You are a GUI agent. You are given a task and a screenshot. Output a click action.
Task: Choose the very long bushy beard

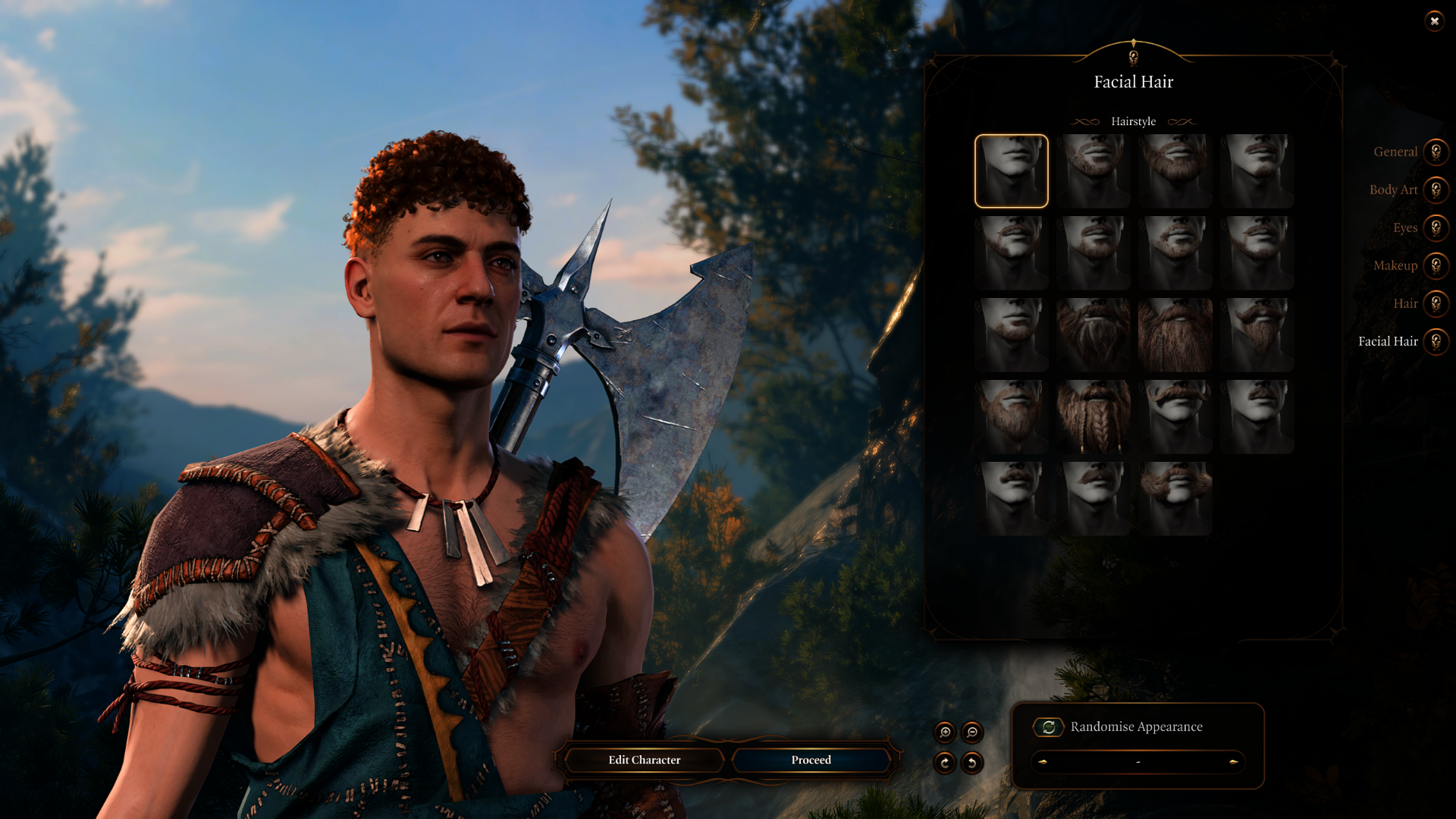click(x=1175, y=334)
